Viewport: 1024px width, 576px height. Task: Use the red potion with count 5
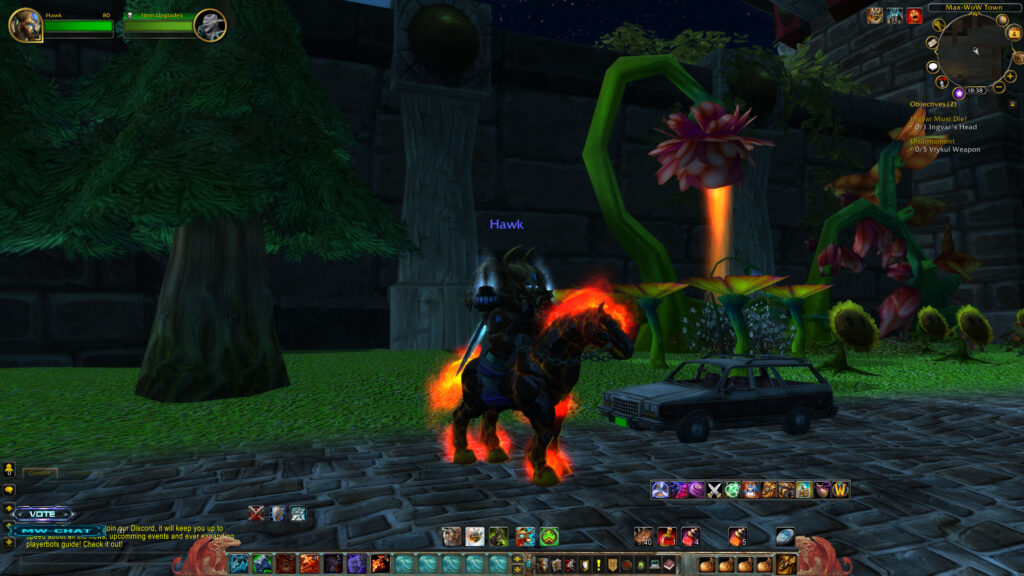click(737, 536)
